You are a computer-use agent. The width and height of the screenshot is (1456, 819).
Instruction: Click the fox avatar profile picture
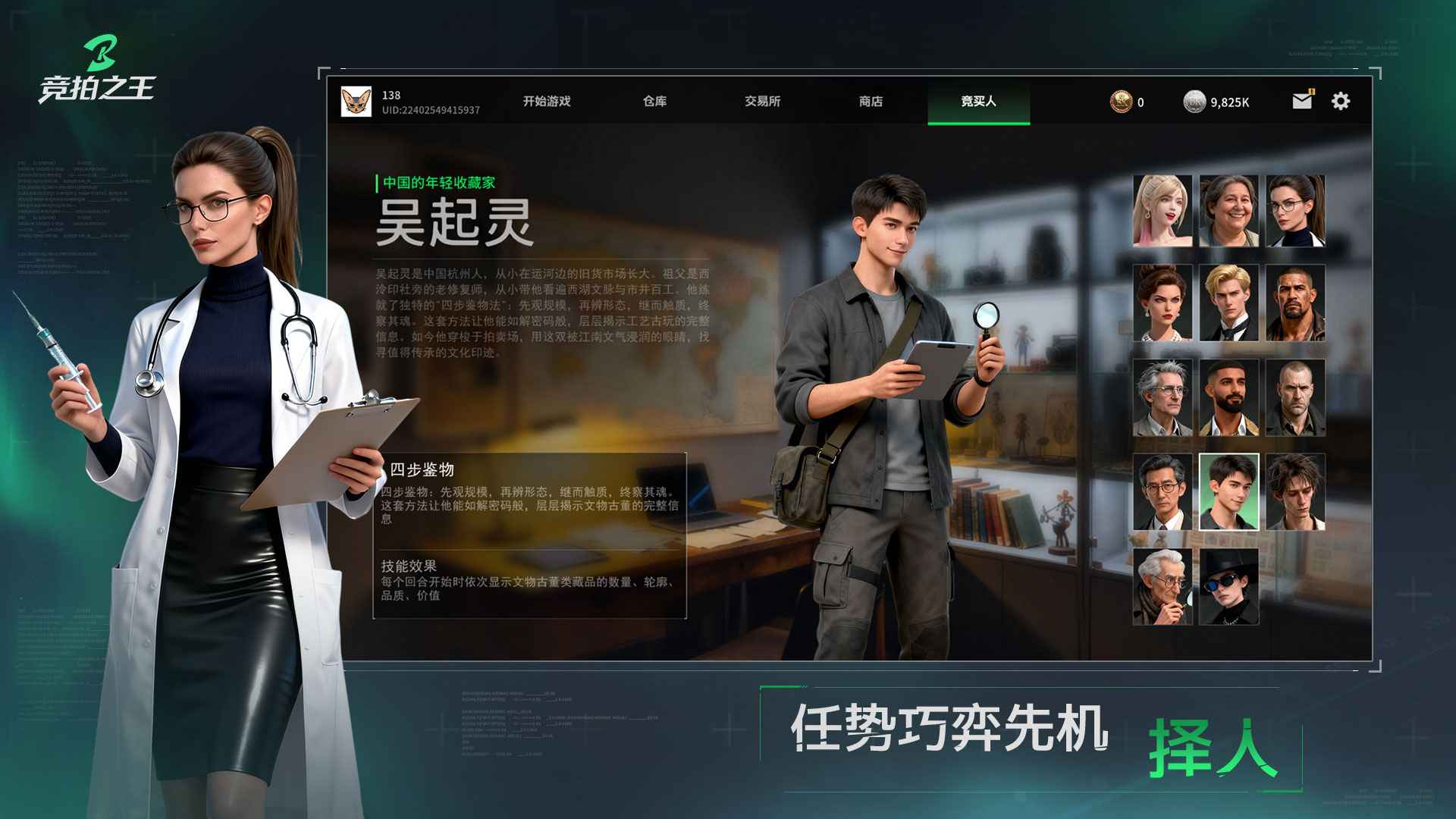(x=355, y=101)
